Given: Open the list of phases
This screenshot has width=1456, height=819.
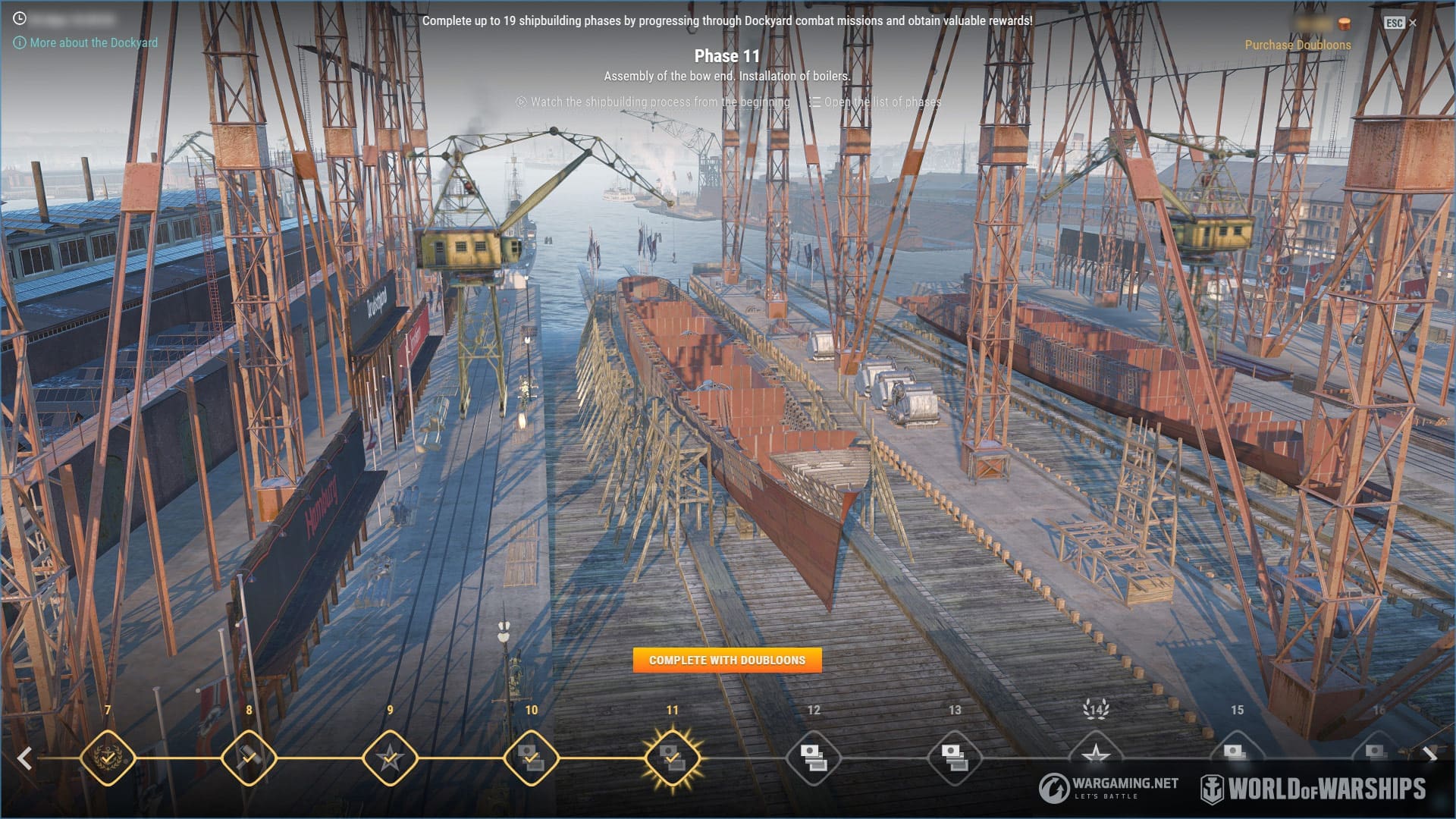Looking at the screenshot, I should click(882, 102).
